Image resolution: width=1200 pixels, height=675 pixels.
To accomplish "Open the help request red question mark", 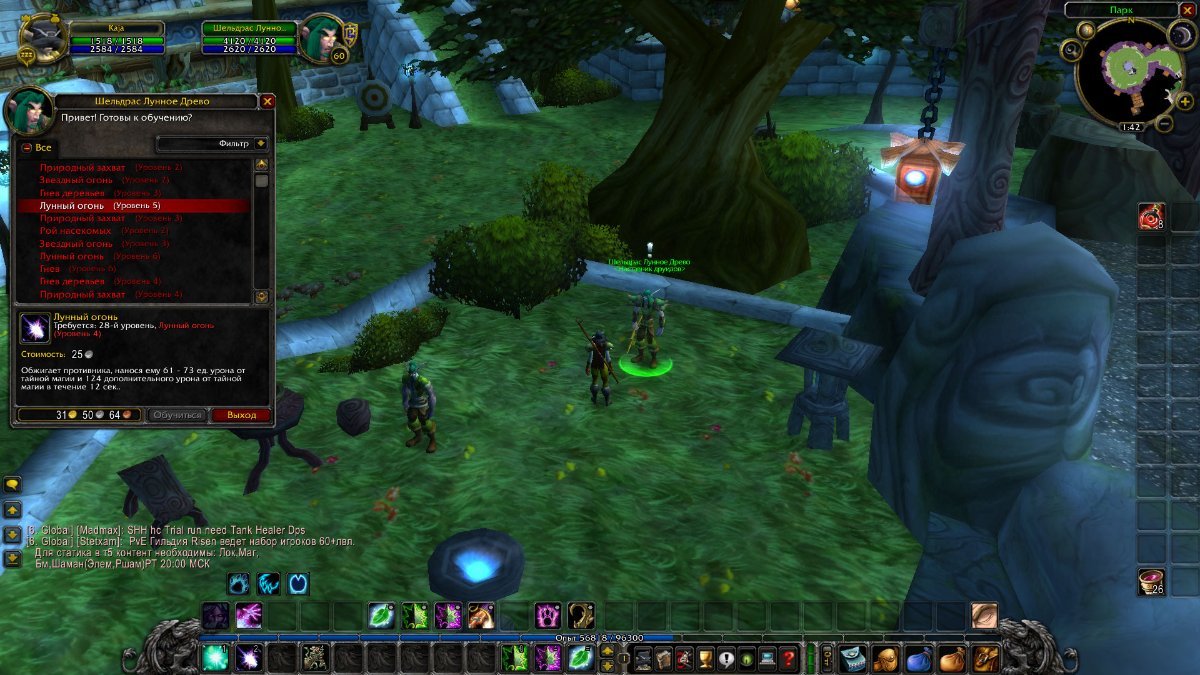I will pos(789,658).
